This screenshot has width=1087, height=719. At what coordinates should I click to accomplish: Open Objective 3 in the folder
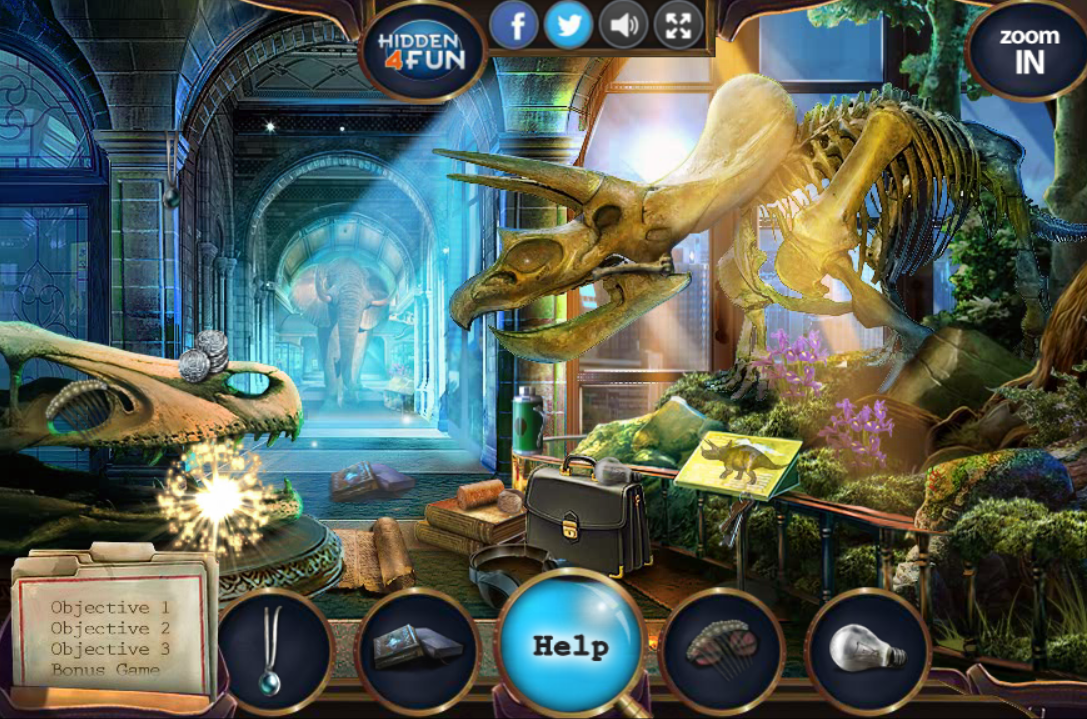(110, 649)
